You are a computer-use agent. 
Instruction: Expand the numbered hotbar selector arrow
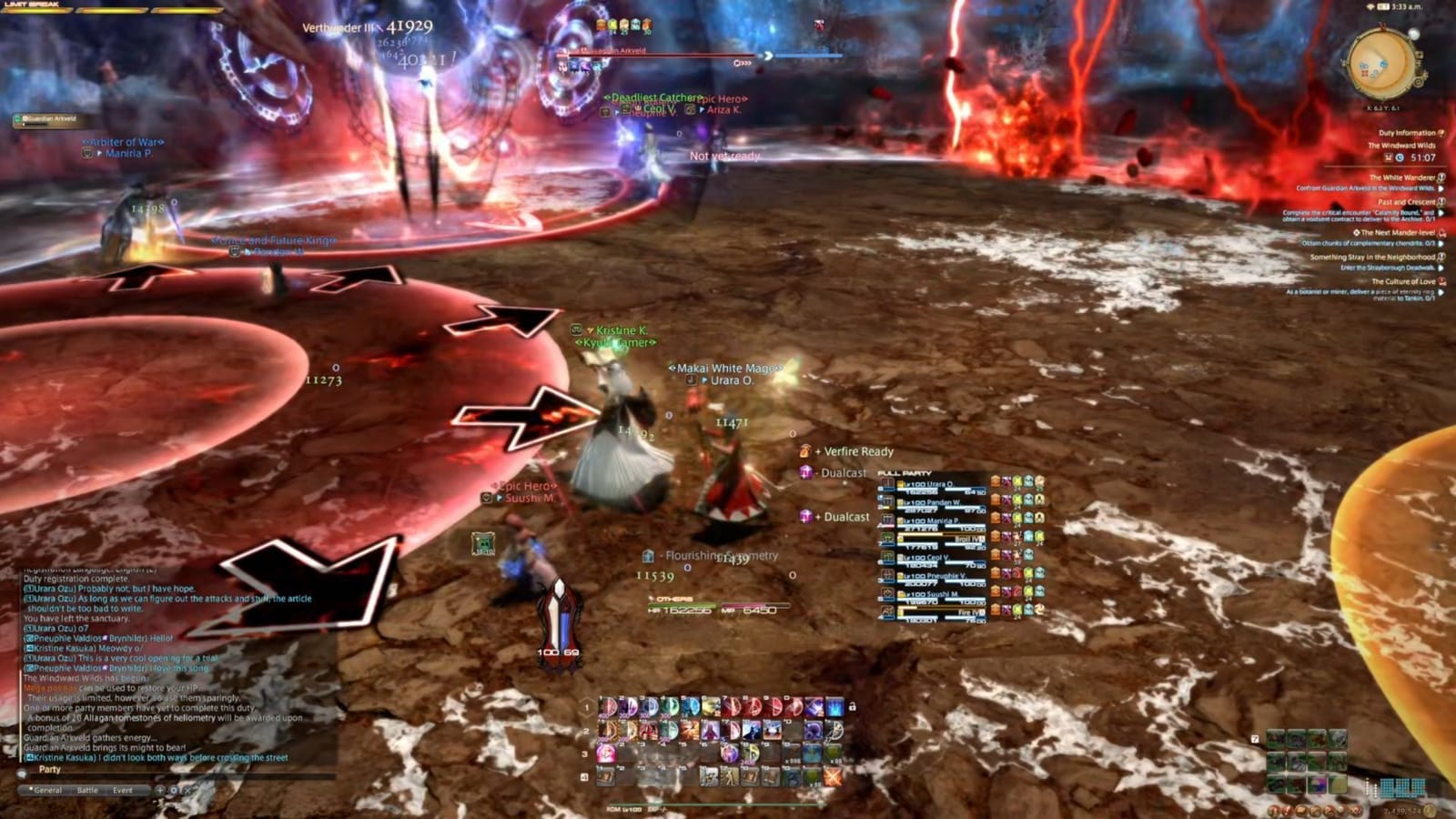(x=588, y=708)
